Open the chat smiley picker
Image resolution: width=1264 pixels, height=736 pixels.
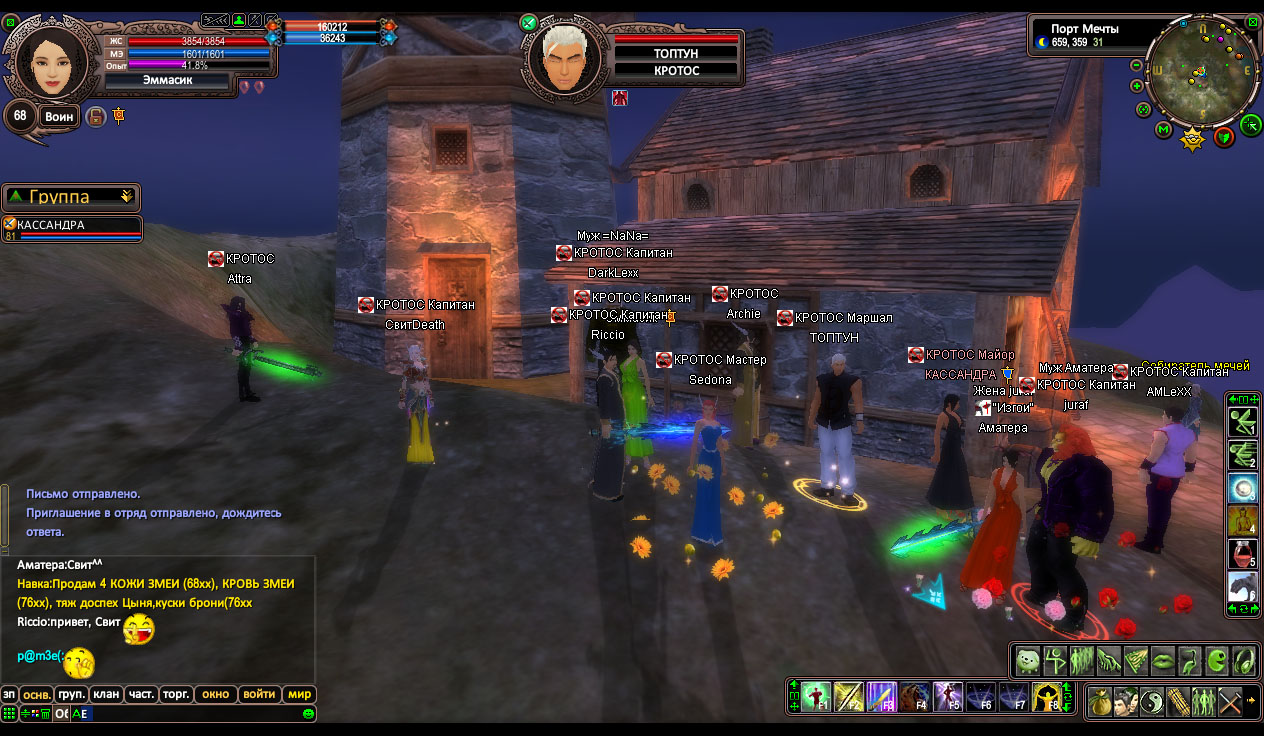click(x=308, y=714)
